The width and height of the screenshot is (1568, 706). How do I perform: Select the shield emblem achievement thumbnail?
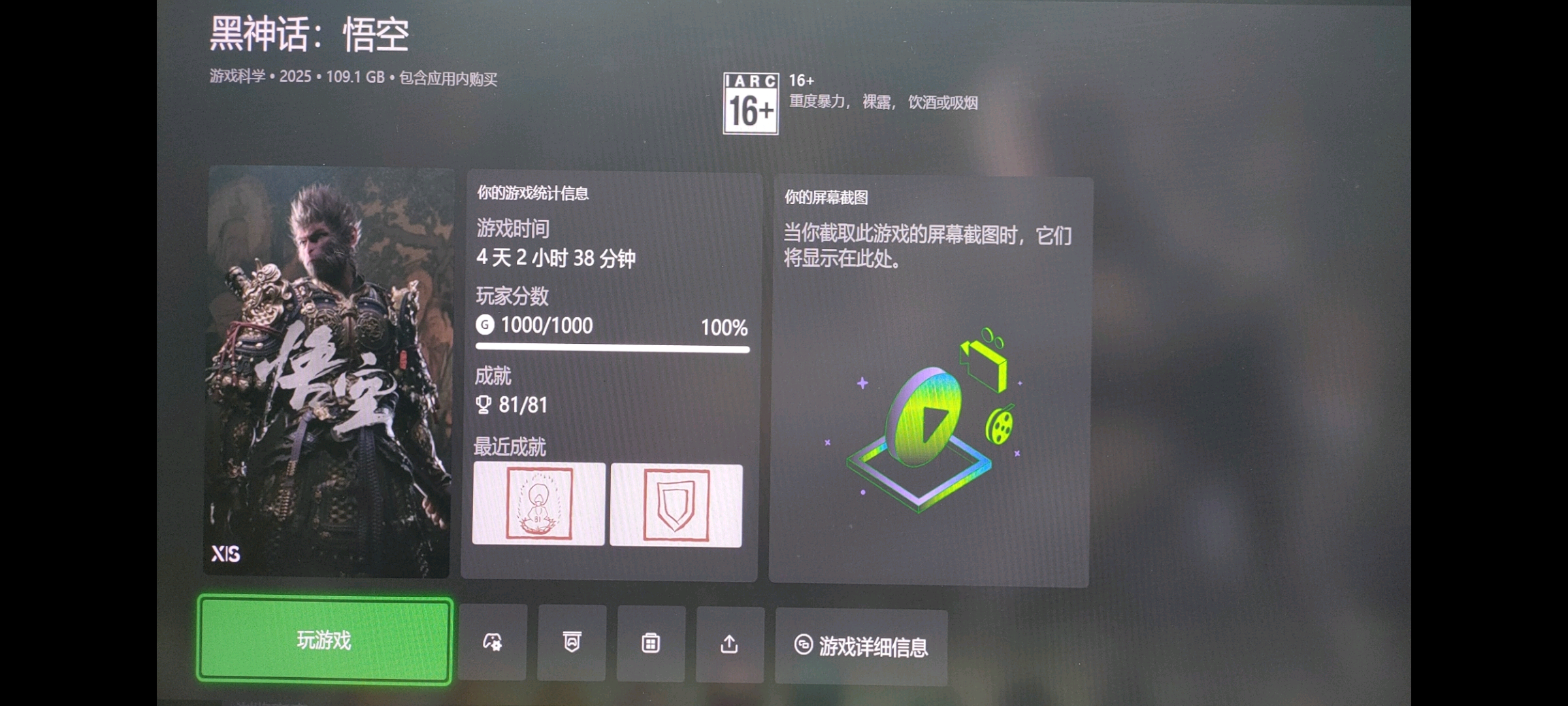[676, 505]
